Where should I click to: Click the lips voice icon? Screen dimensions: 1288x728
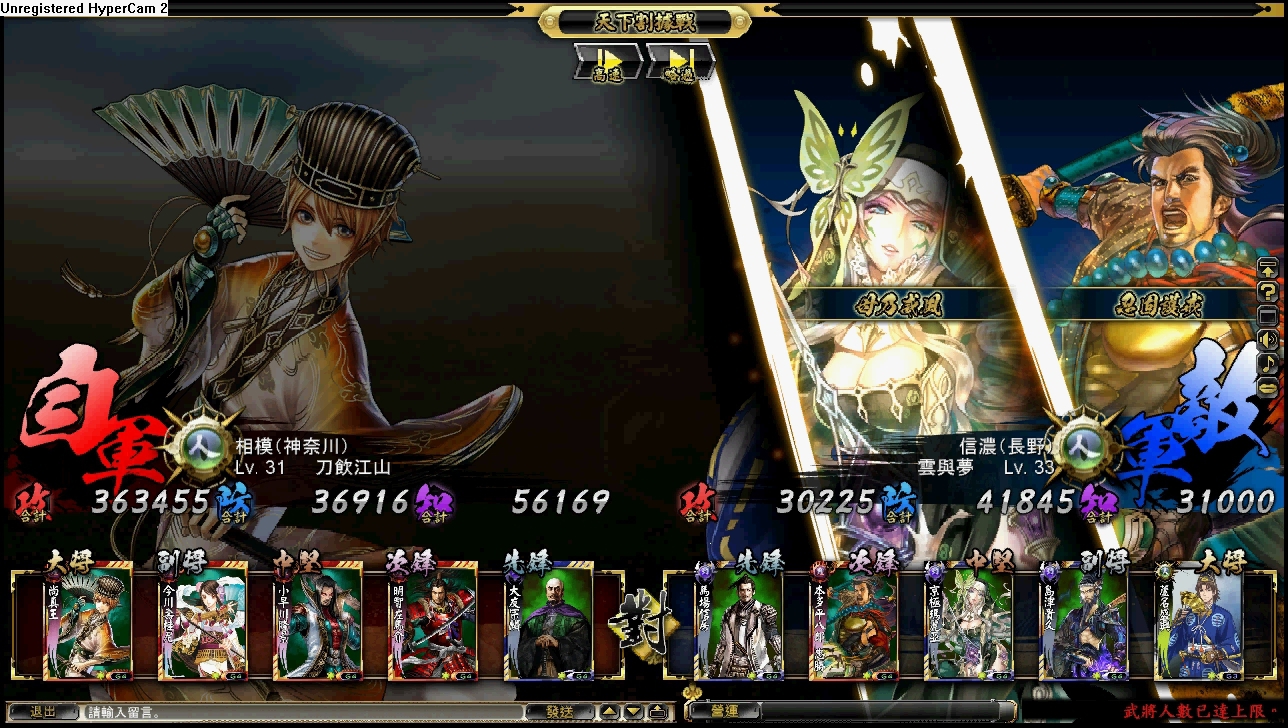point(1267,385)
